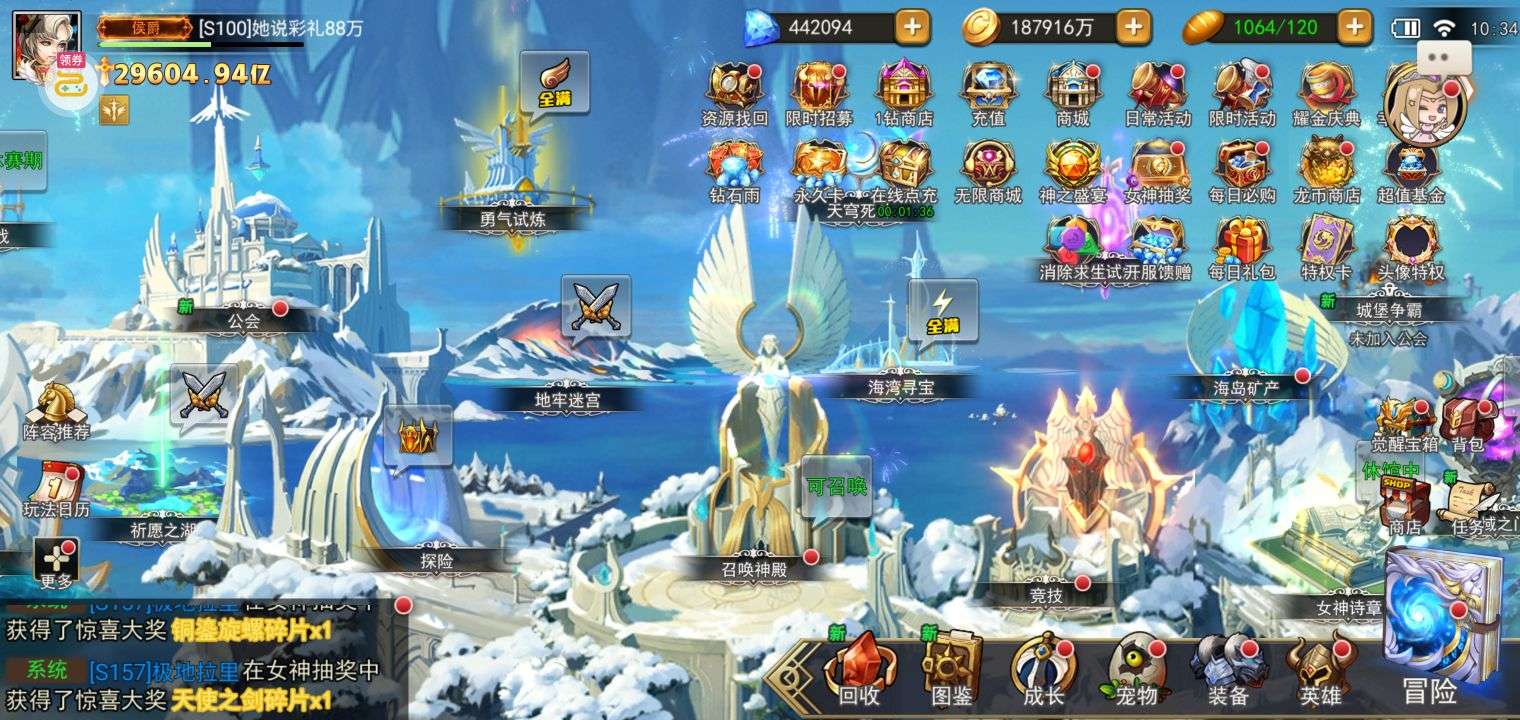Open the 玩法日历 gameplay calendar
This screenshot has height=720, width=1520.
[x=56, y=490]
